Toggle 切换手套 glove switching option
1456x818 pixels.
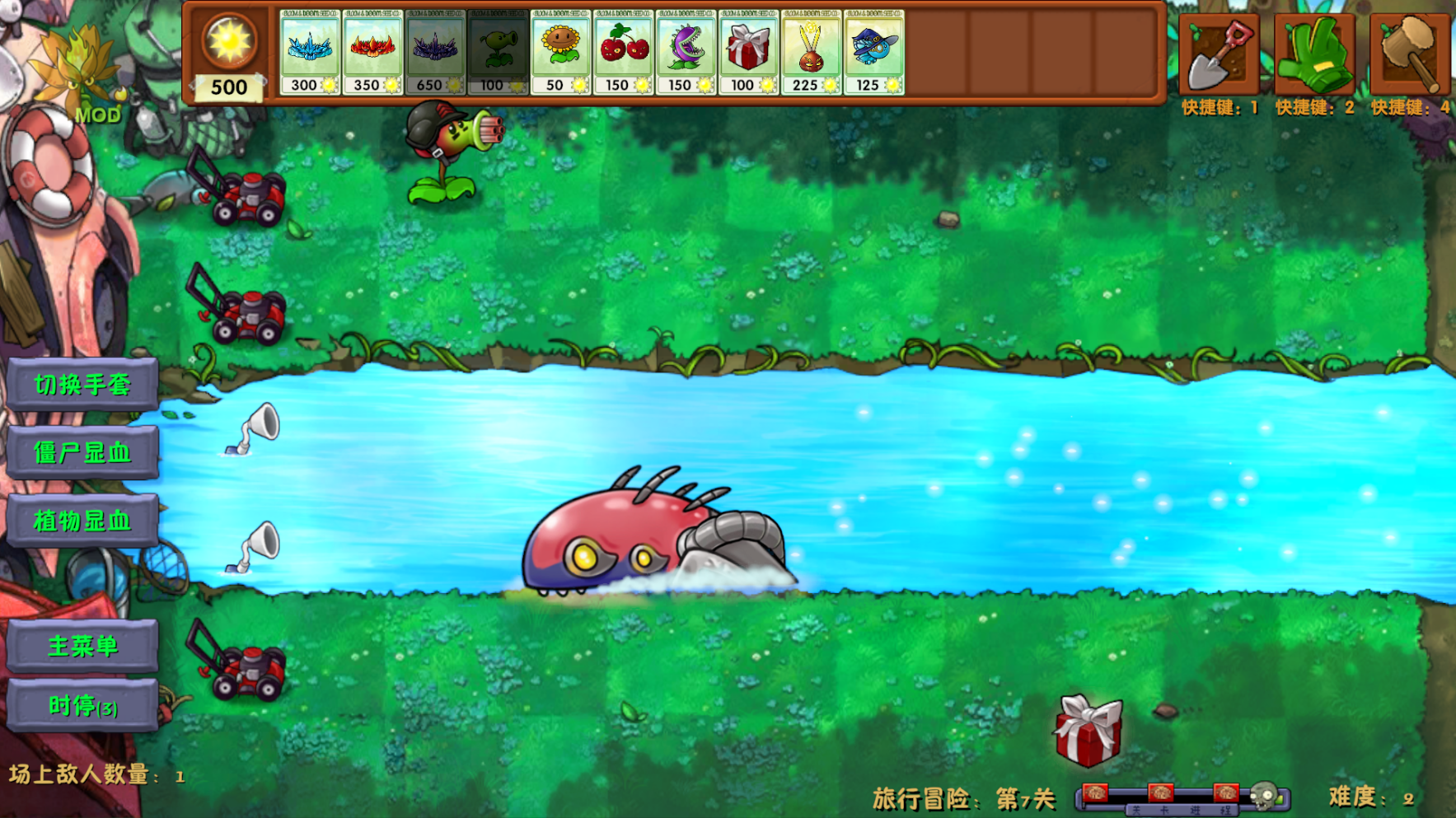point(82,382)
